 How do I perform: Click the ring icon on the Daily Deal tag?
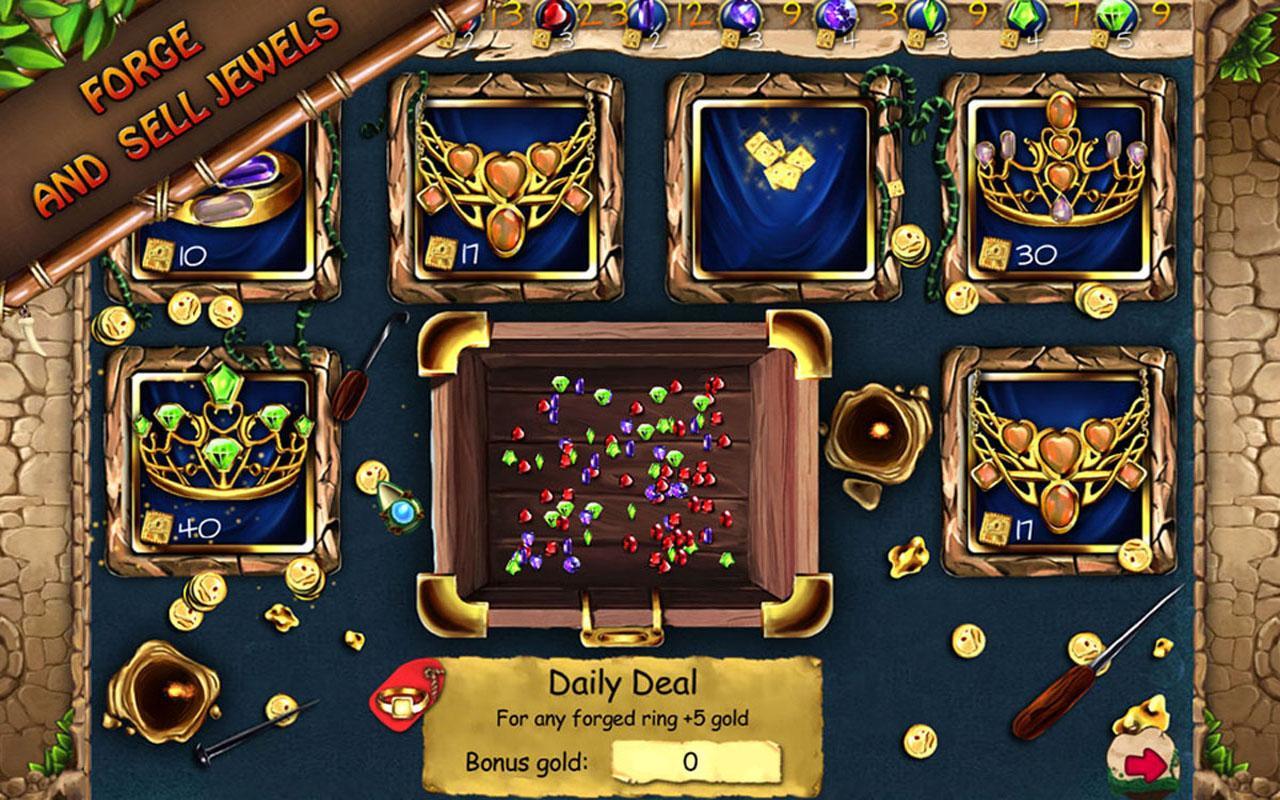[404, 700]
